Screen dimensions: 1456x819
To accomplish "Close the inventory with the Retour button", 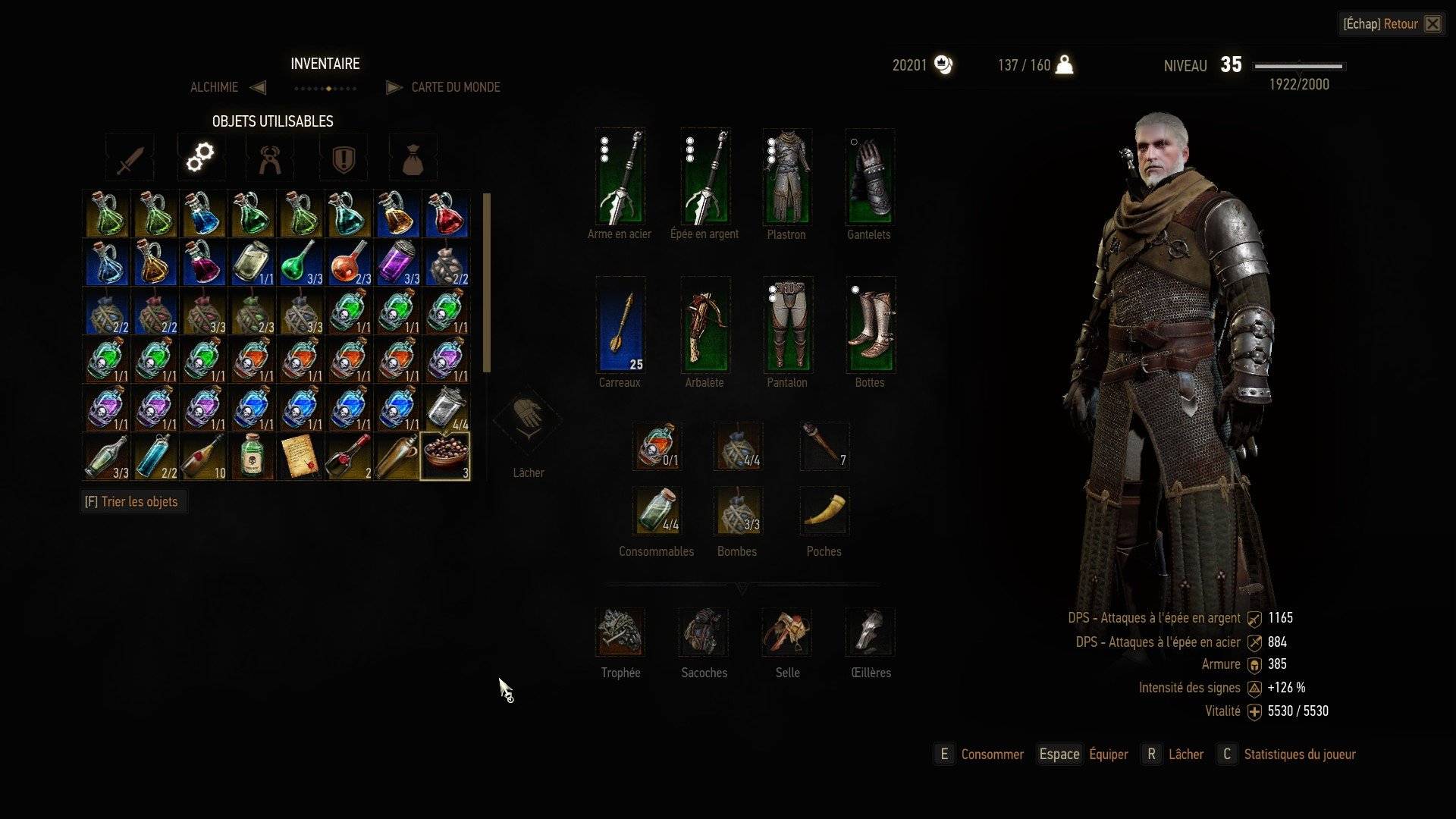I will [x=1400, y=24].
